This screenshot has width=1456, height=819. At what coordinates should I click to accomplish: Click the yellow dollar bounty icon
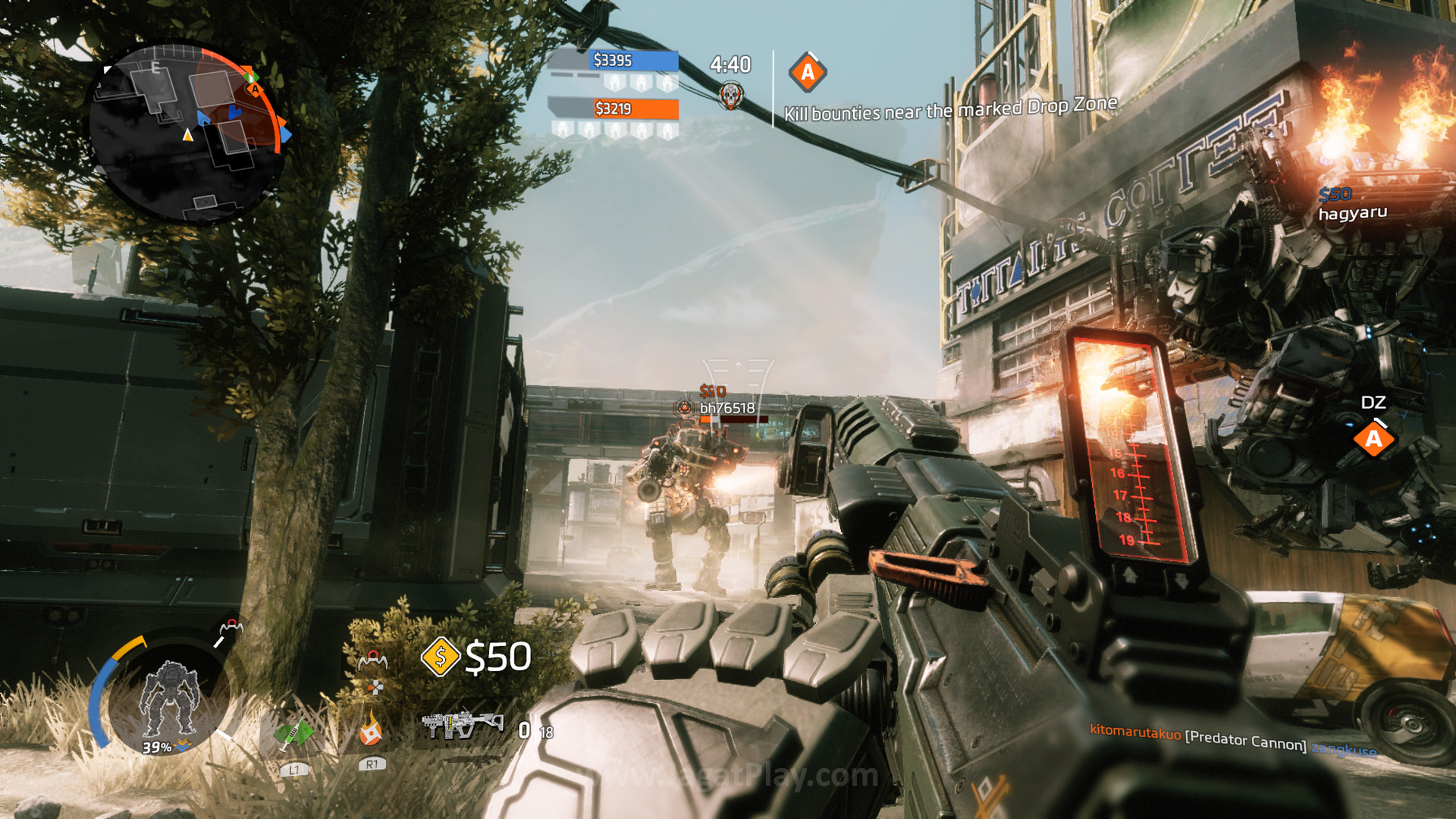coord(441,656)
